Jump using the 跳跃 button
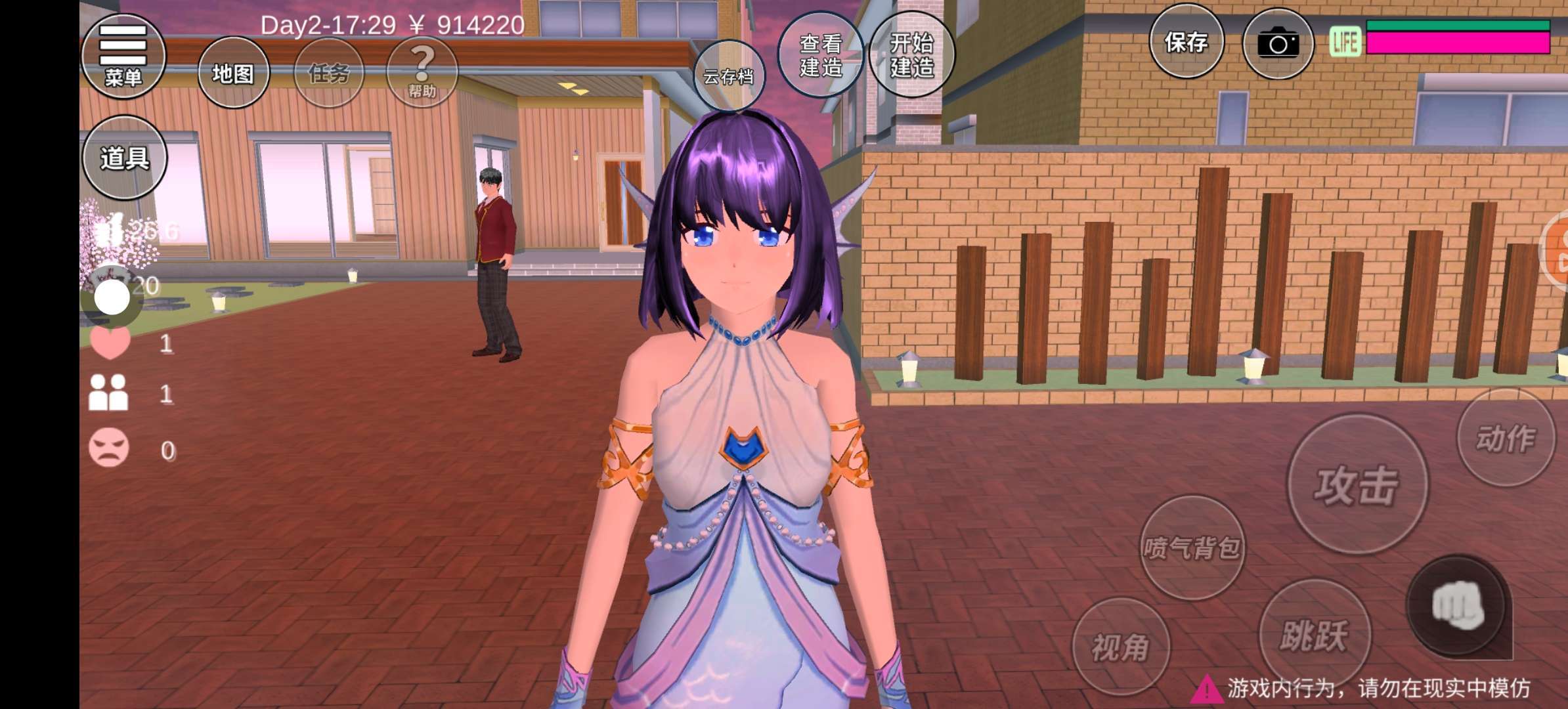 [1314, 634]
